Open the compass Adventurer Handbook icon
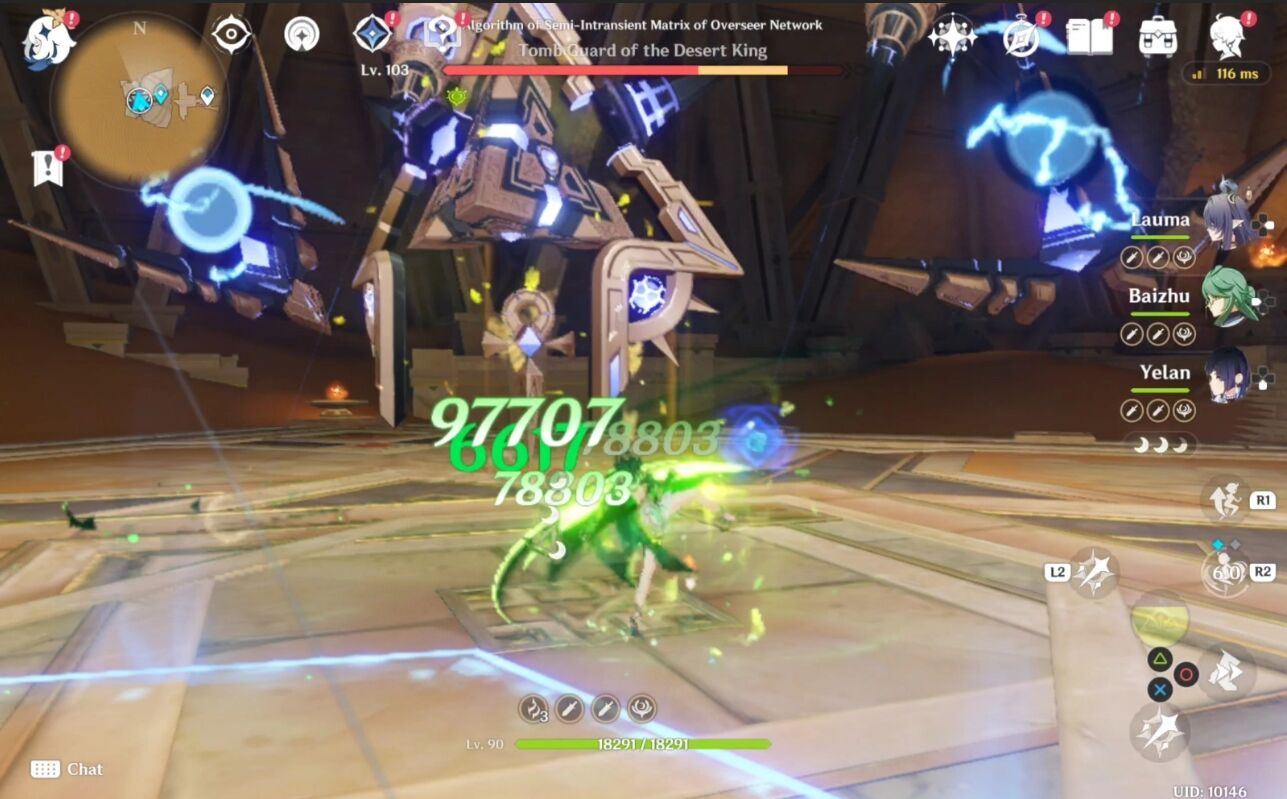Viewport: 1287px width, 799px height. click(x=1021, y=37)
